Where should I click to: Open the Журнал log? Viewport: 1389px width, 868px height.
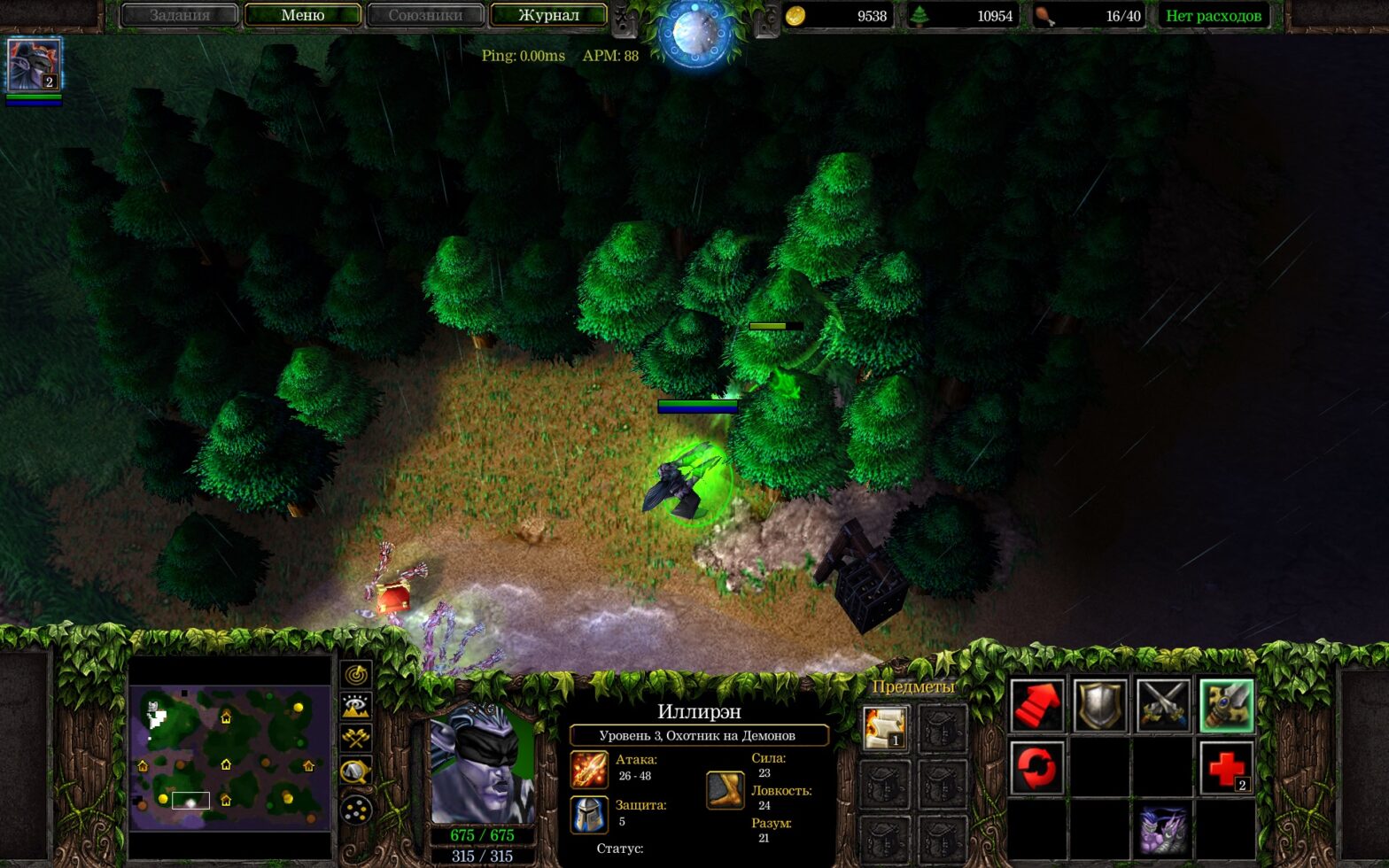point(548,15)
